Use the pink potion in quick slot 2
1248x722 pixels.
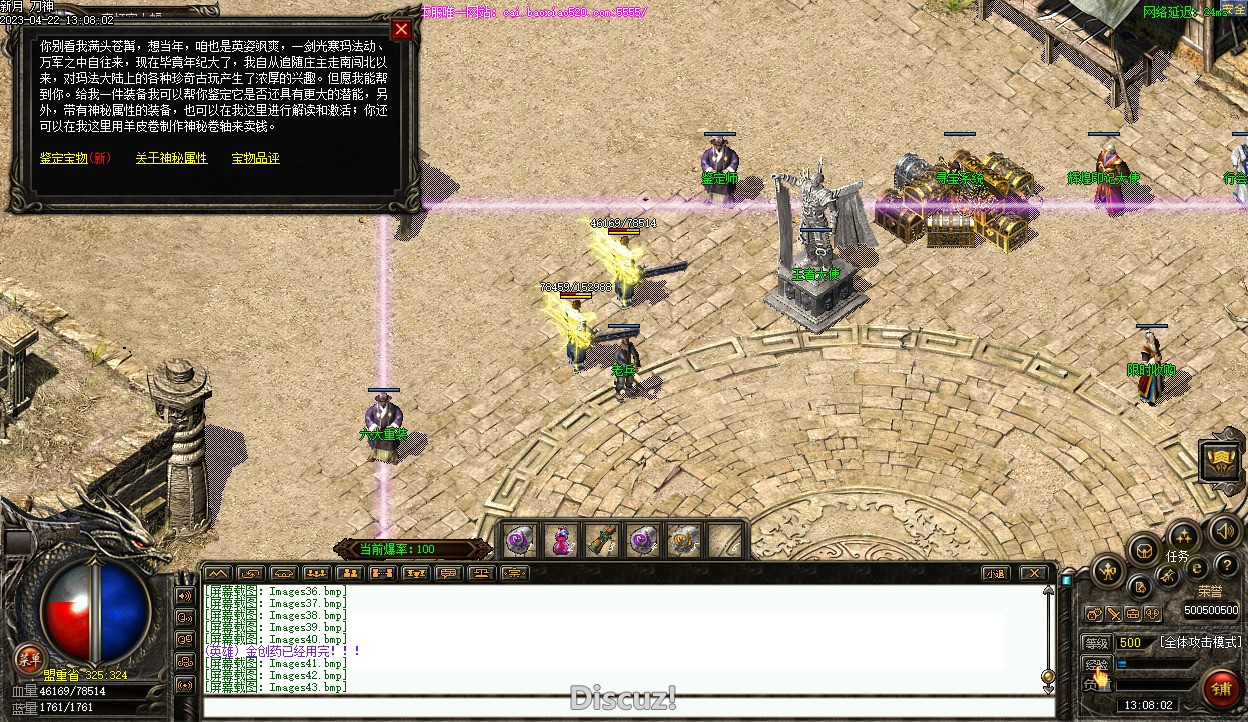click(561, 541)
